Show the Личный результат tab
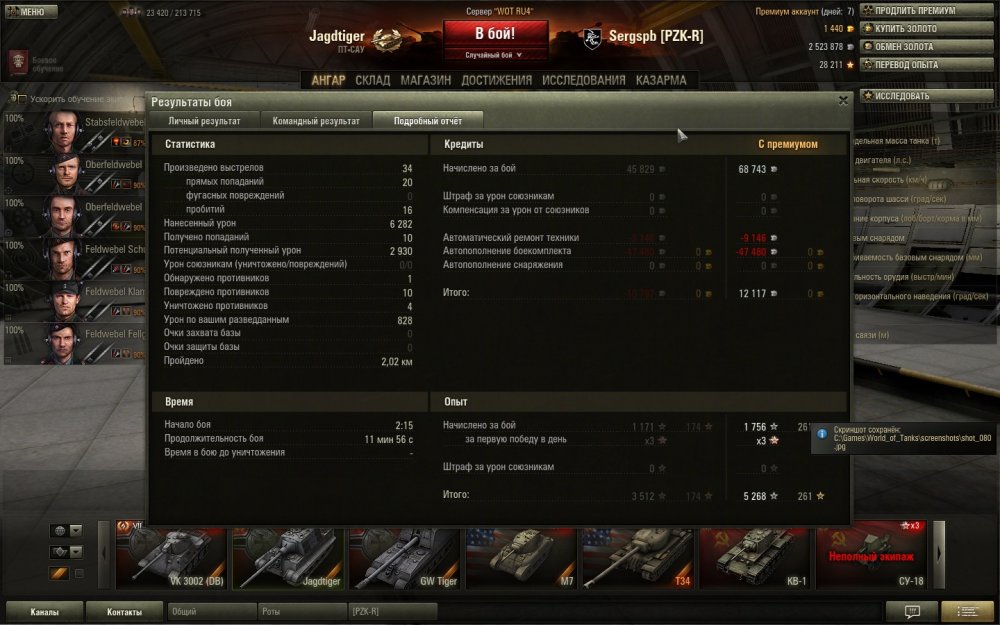 (x=204, y=121)
